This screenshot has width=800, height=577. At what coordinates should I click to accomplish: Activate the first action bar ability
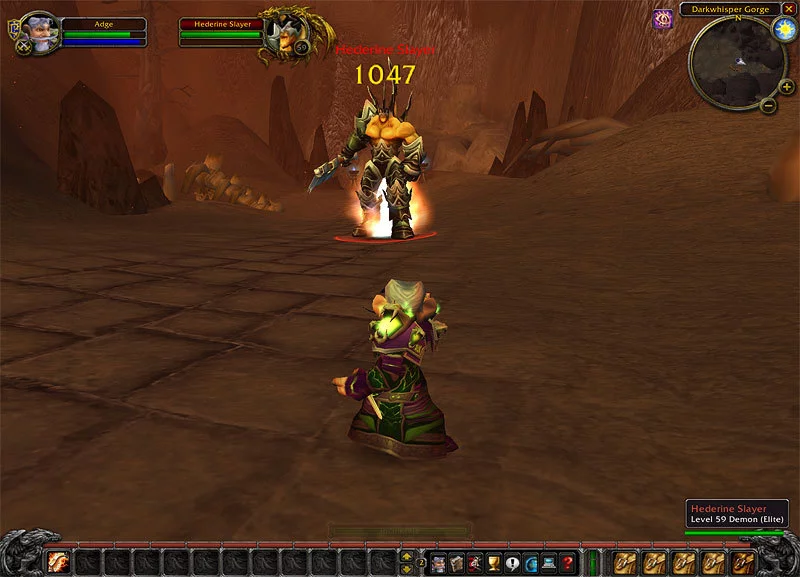point(59,562)
